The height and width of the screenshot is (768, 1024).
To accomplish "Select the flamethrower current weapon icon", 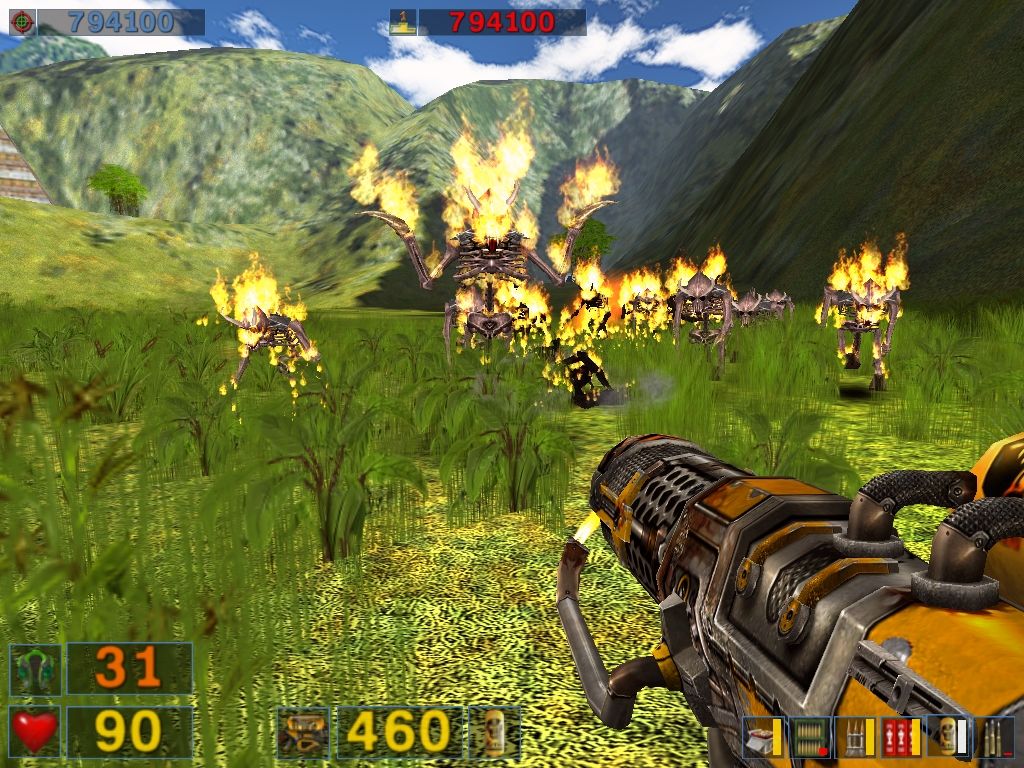I will [302, 732].
